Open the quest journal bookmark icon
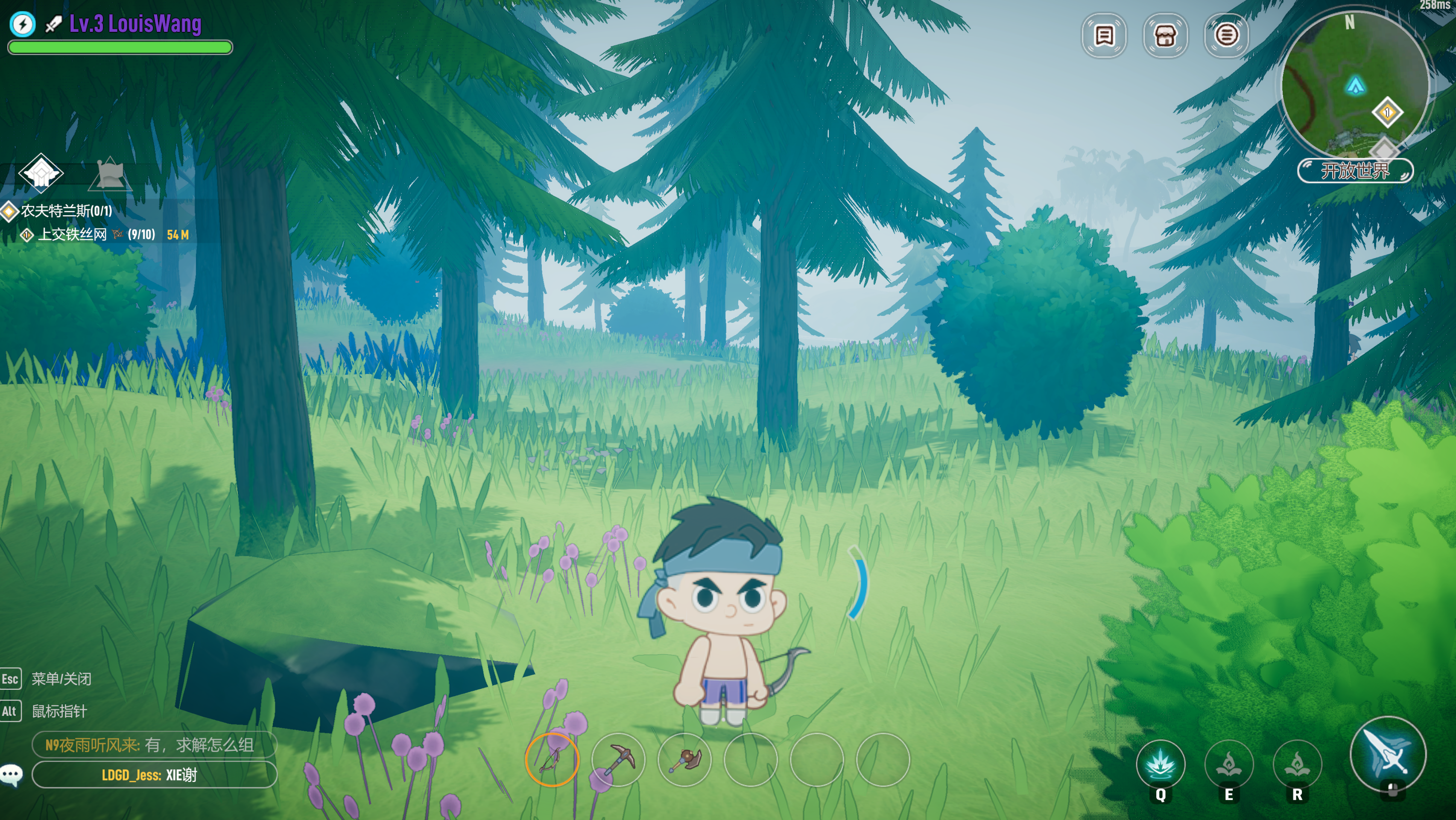 (x=1103, y=35)
